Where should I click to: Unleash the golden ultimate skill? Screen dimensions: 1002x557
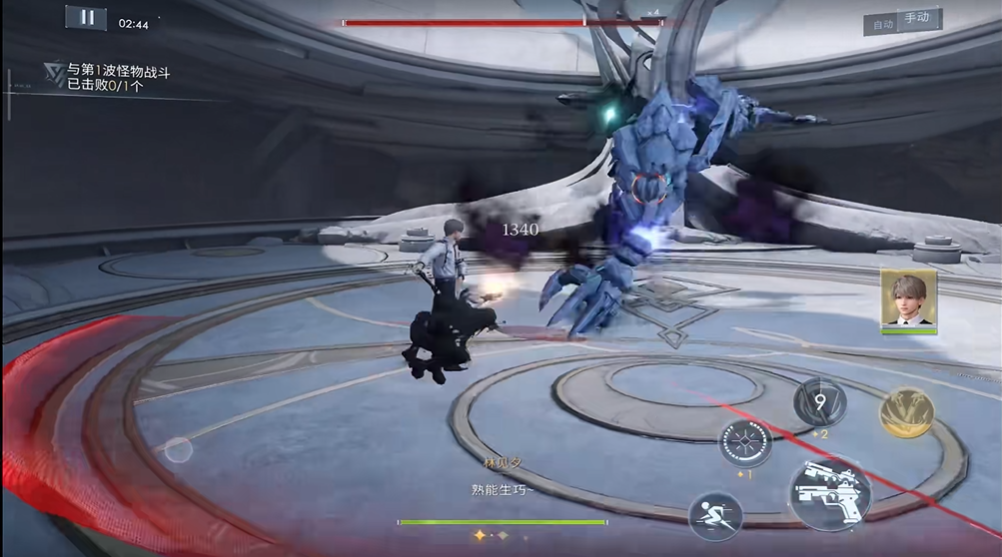pos(907,412)
